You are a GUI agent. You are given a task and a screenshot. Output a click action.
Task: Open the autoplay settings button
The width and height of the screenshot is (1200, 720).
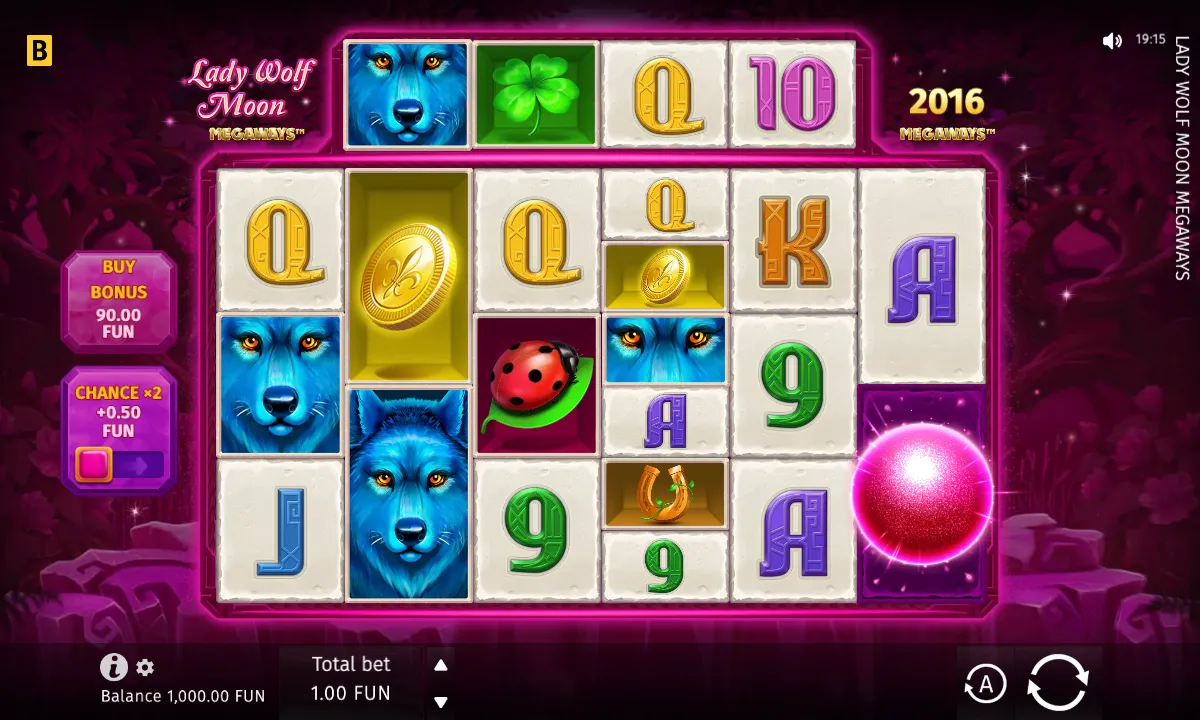[x=985, y=684]
